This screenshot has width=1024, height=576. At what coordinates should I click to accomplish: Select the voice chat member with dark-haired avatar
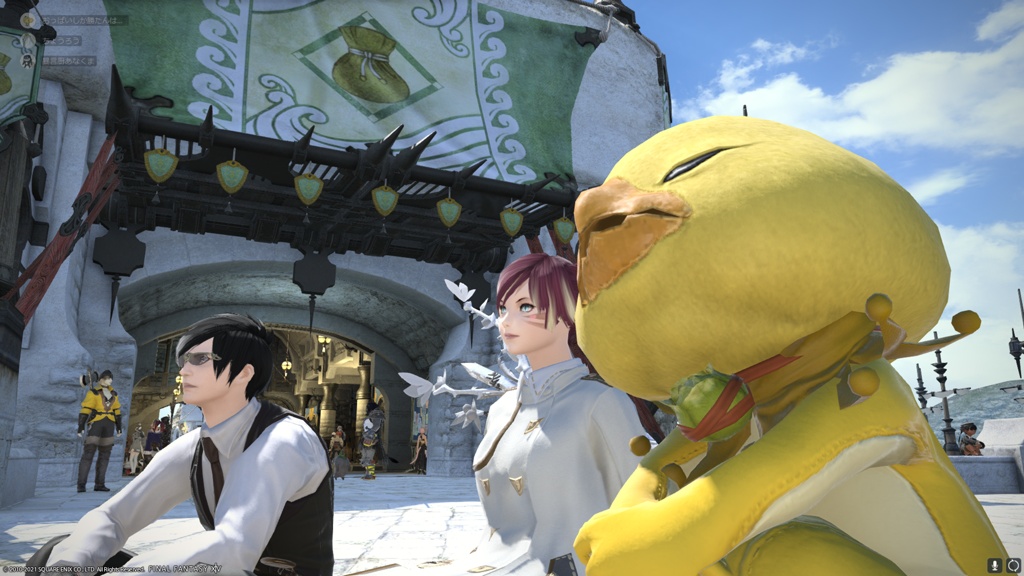click(30, 60)
